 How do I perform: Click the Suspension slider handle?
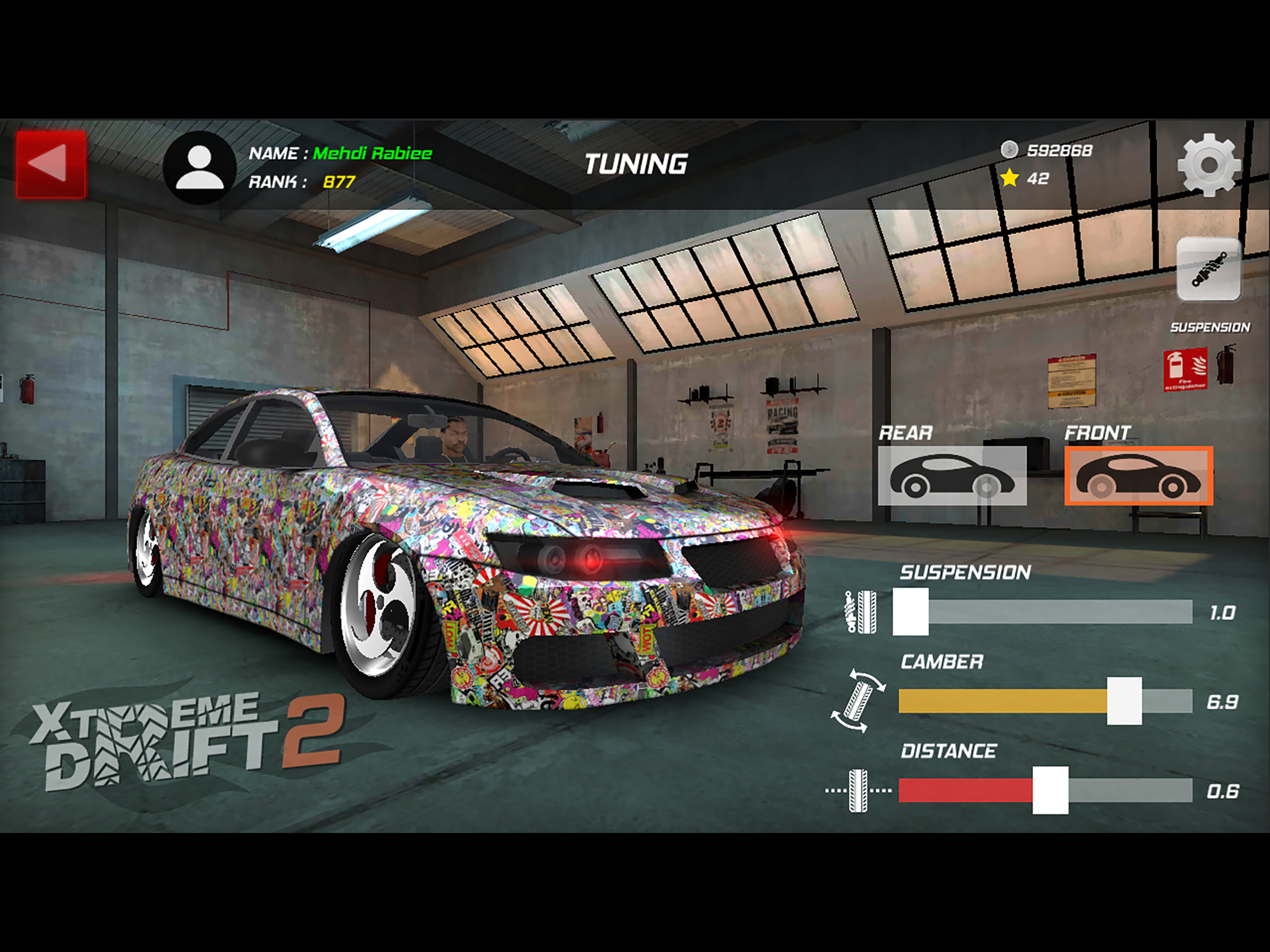pyautogui.click(x=911, y=612)
